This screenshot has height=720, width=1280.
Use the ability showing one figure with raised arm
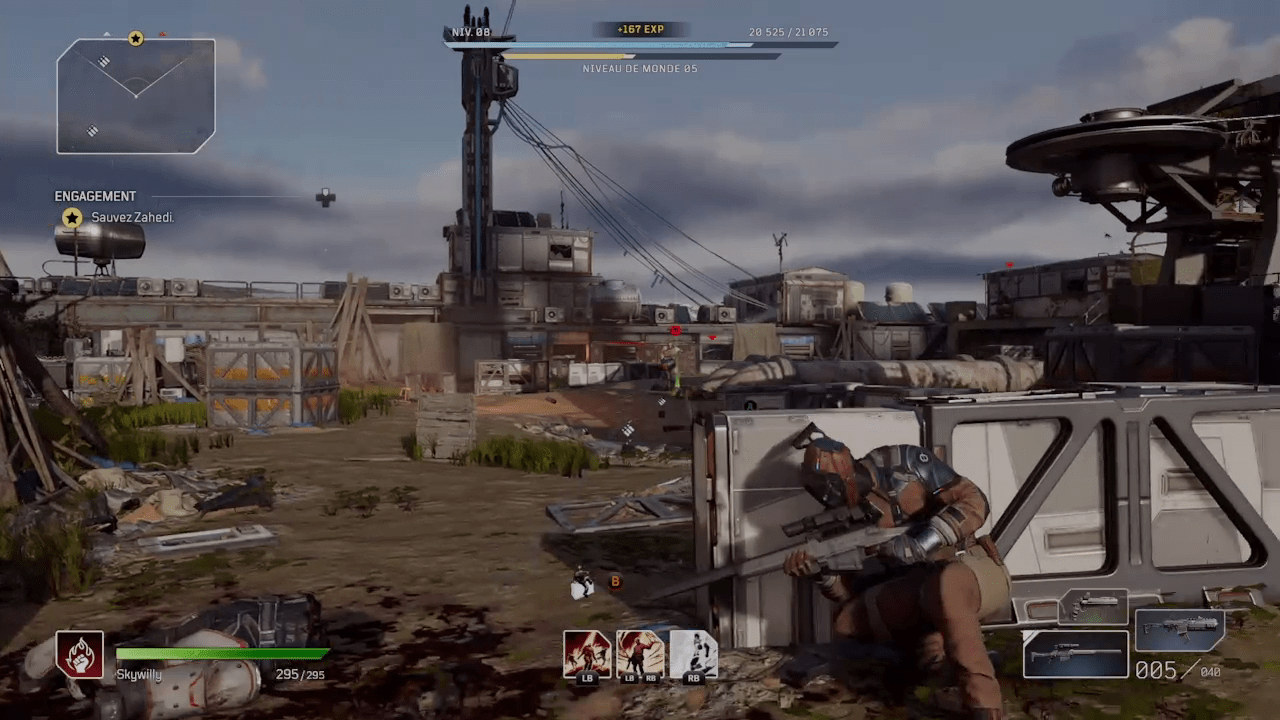tap(640, 653)
